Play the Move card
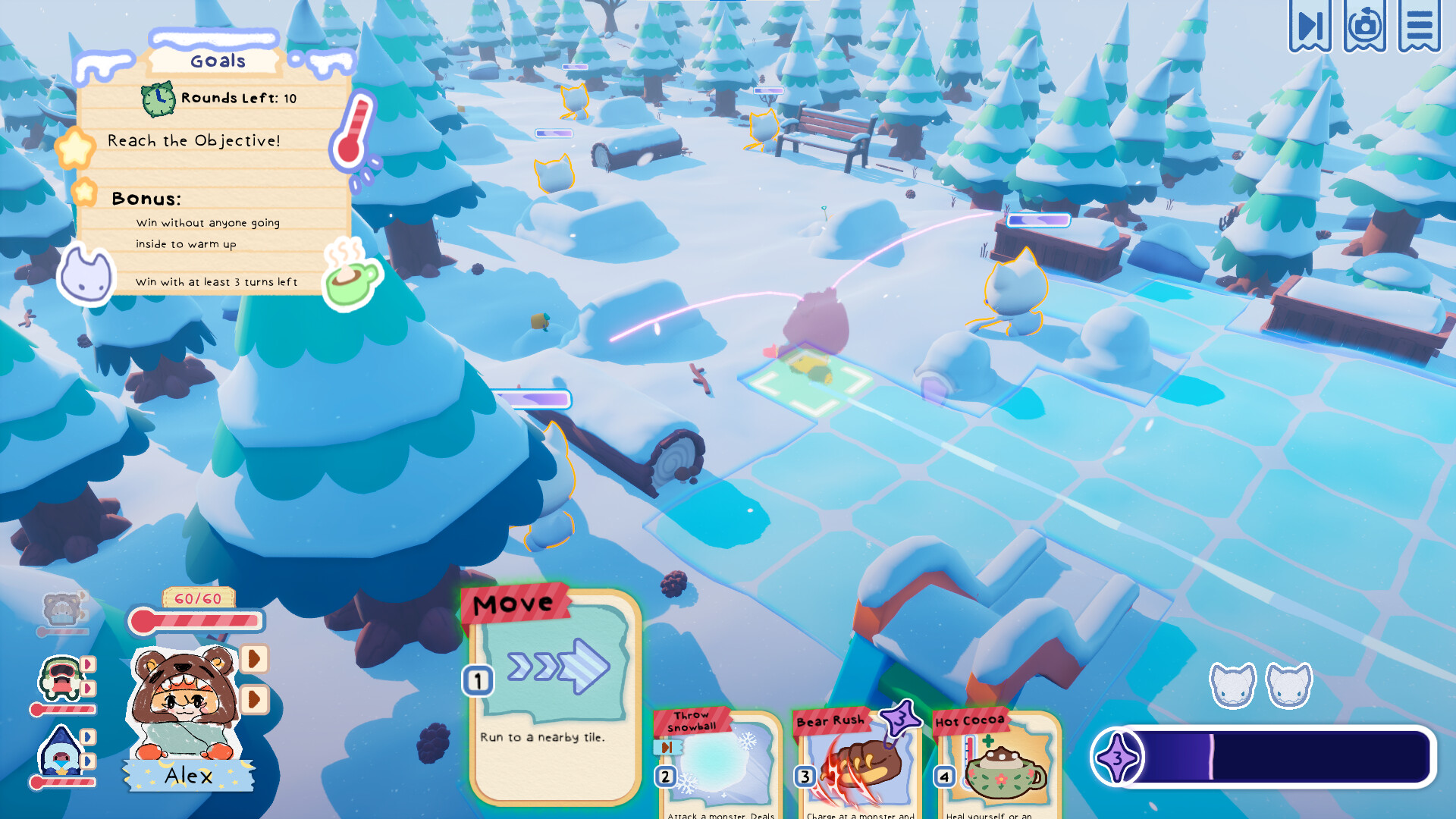Image resolution: width=1456 pixels, height=819 pixels. [551, 698]
